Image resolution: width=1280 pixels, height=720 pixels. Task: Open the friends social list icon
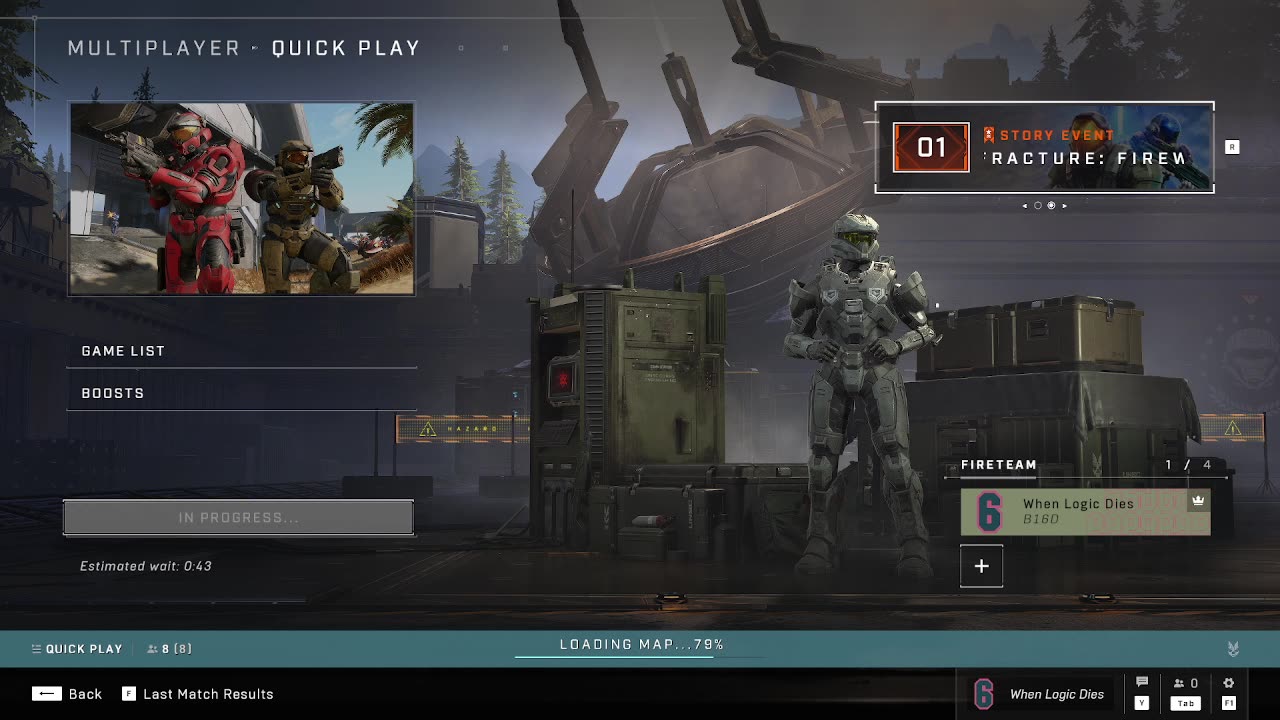point(1185,684)
